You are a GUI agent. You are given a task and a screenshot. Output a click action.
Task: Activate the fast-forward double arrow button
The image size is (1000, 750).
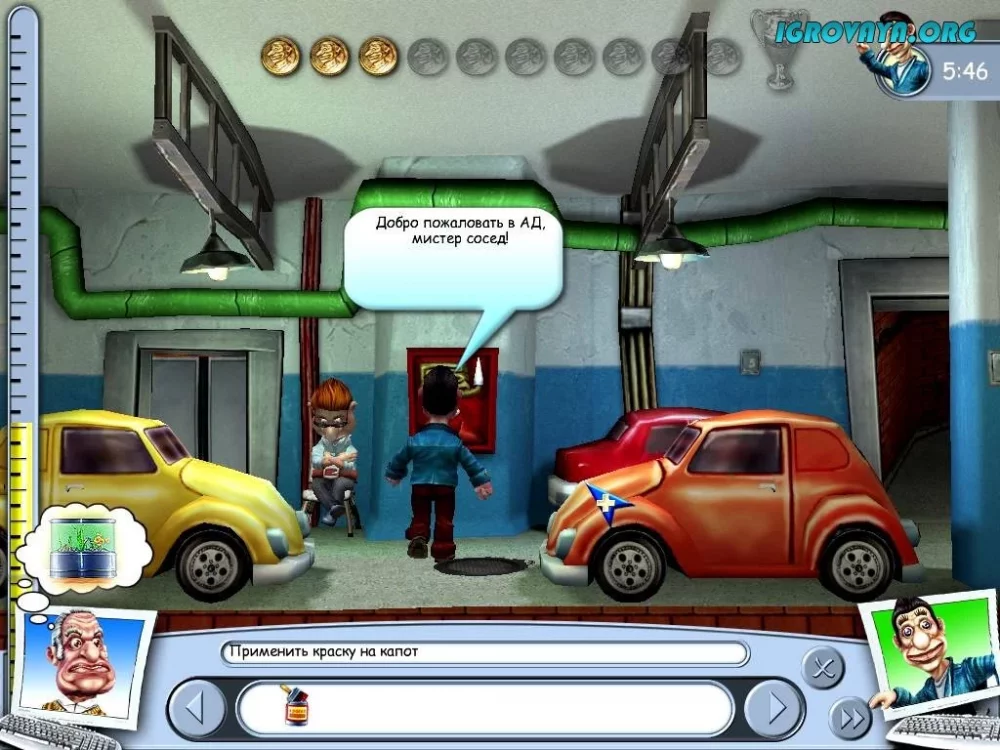(851, 717)
